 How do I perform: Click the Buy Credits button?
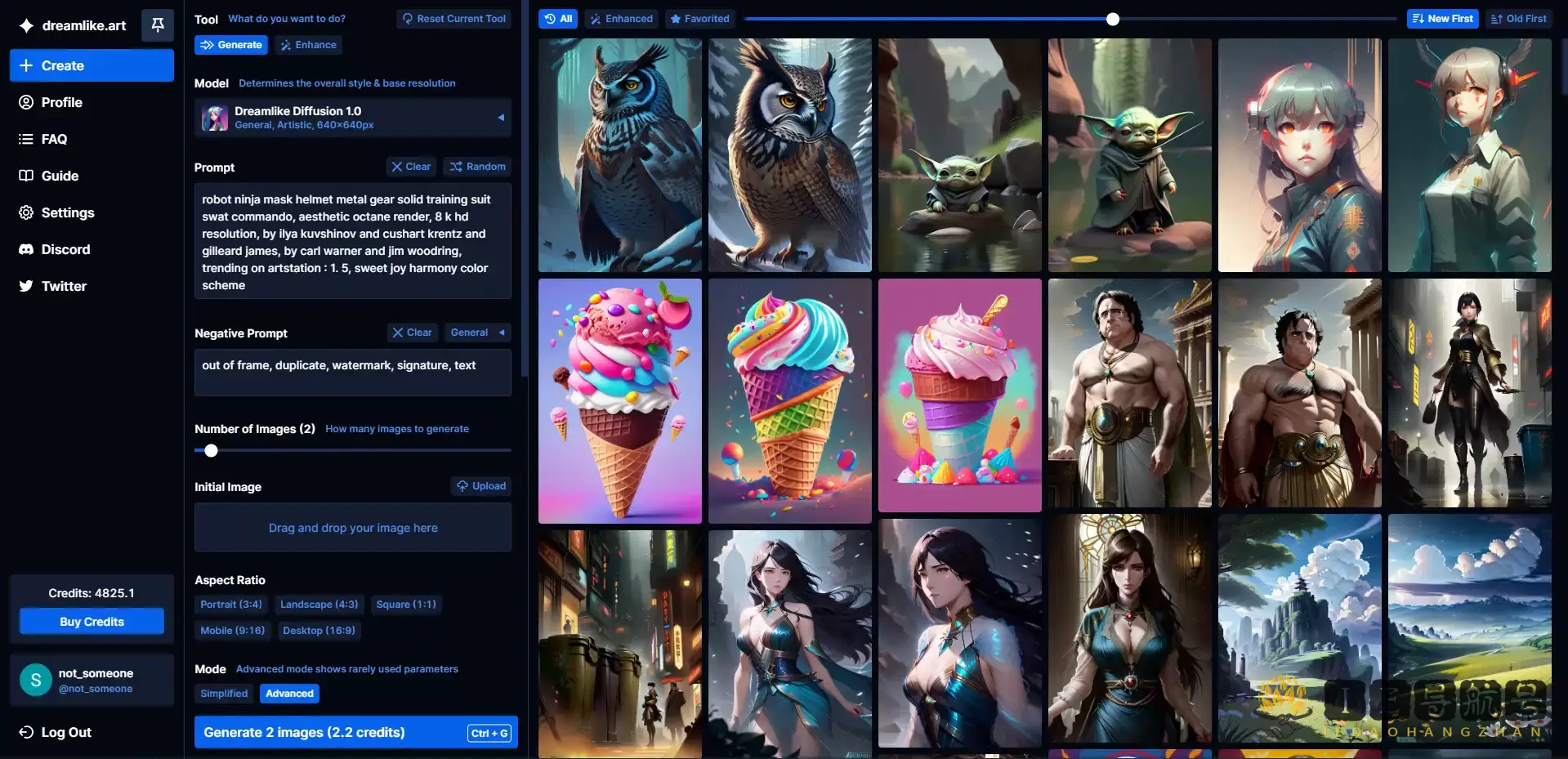(92, 622)
